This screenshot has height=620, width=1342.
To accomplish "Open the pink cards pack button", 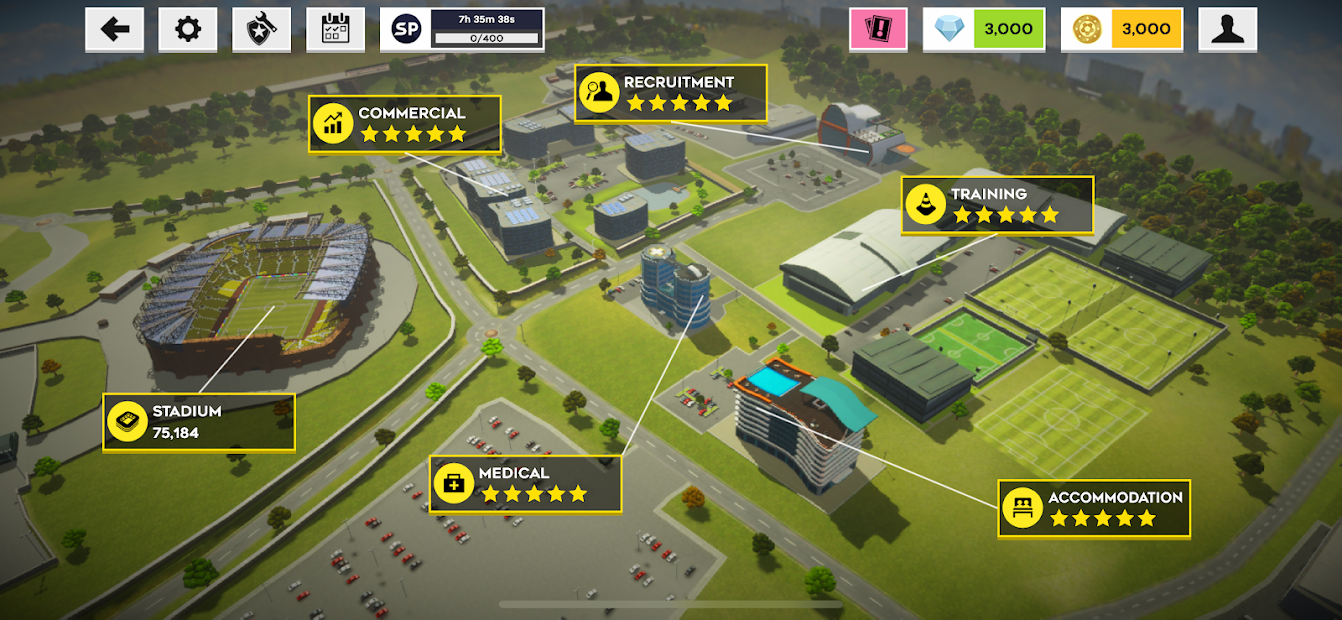I will tap(878, 30).
